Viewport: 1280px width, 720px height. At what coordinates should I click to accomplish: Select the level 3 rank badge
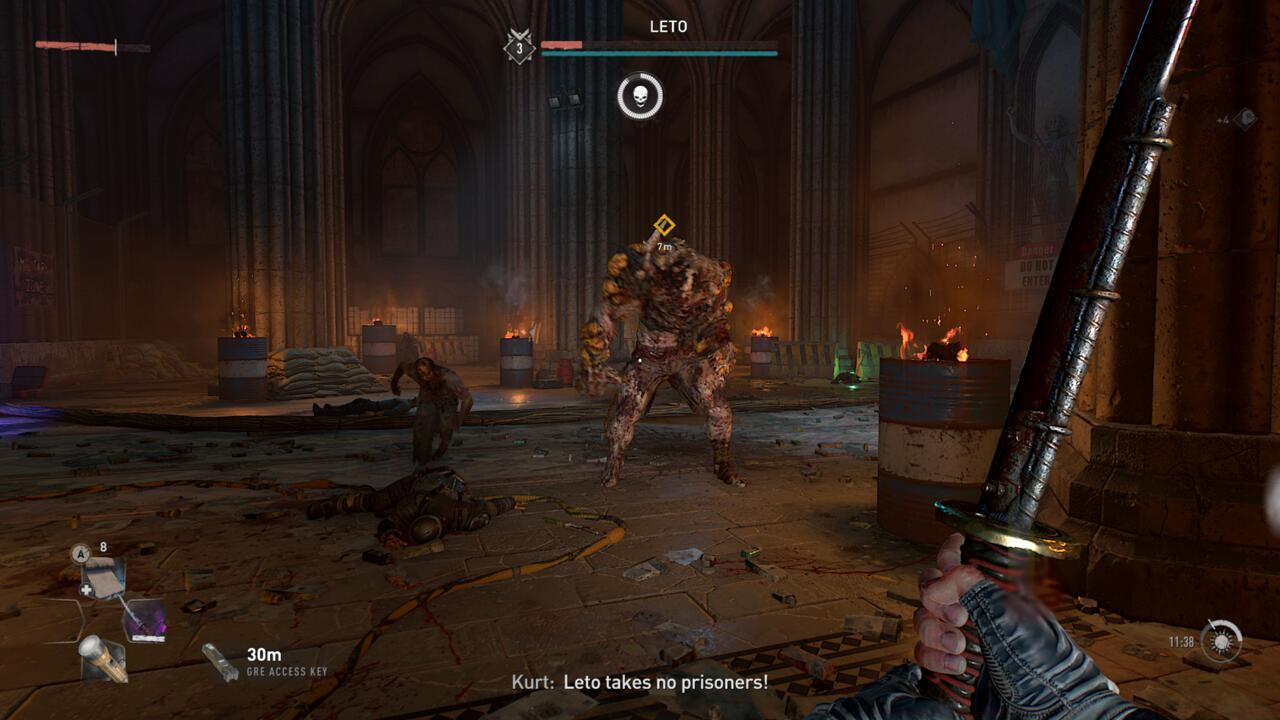pos(519,47)
